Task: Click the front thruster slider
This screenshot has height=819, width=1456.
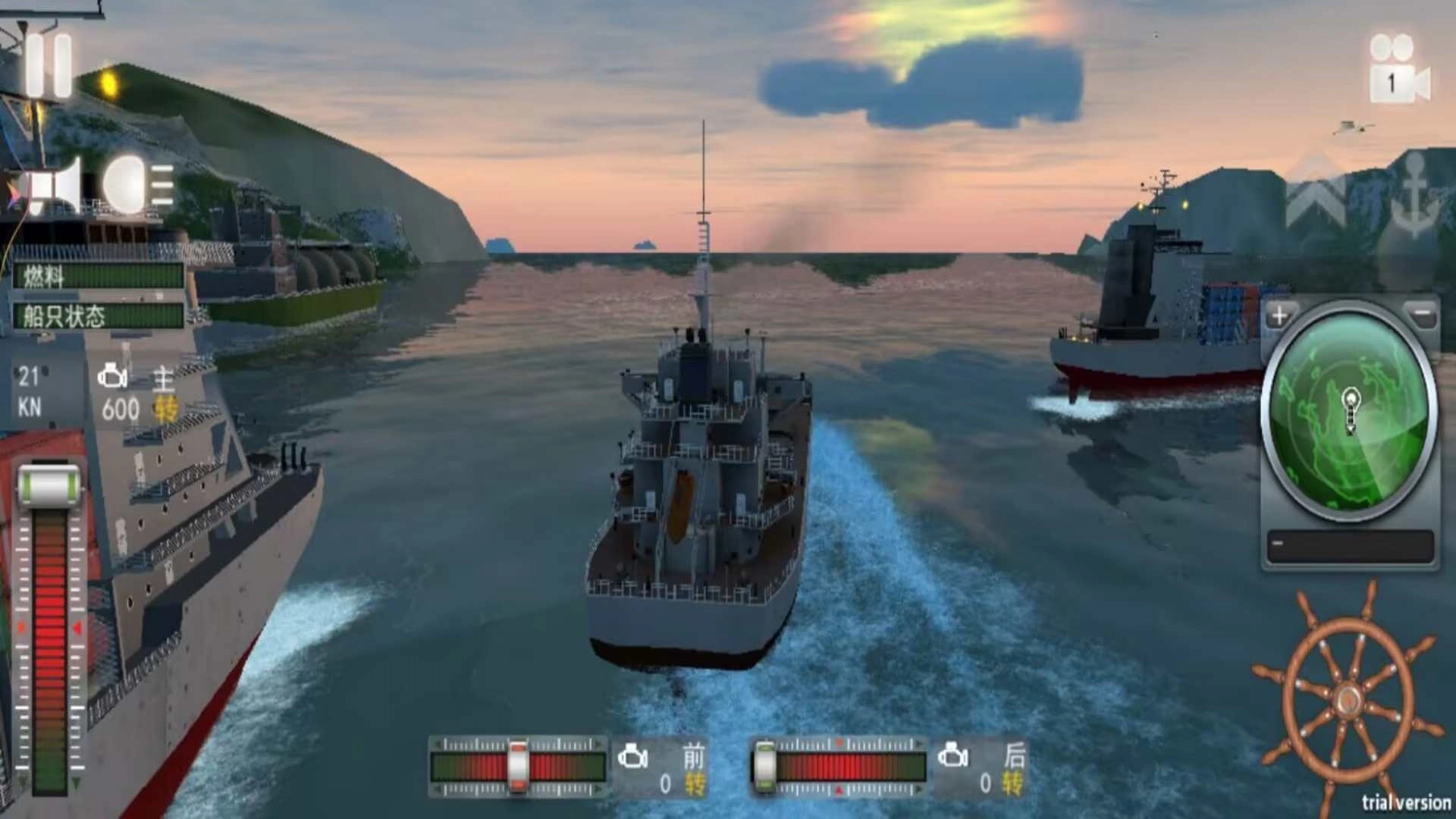Action: pos(518,767)
